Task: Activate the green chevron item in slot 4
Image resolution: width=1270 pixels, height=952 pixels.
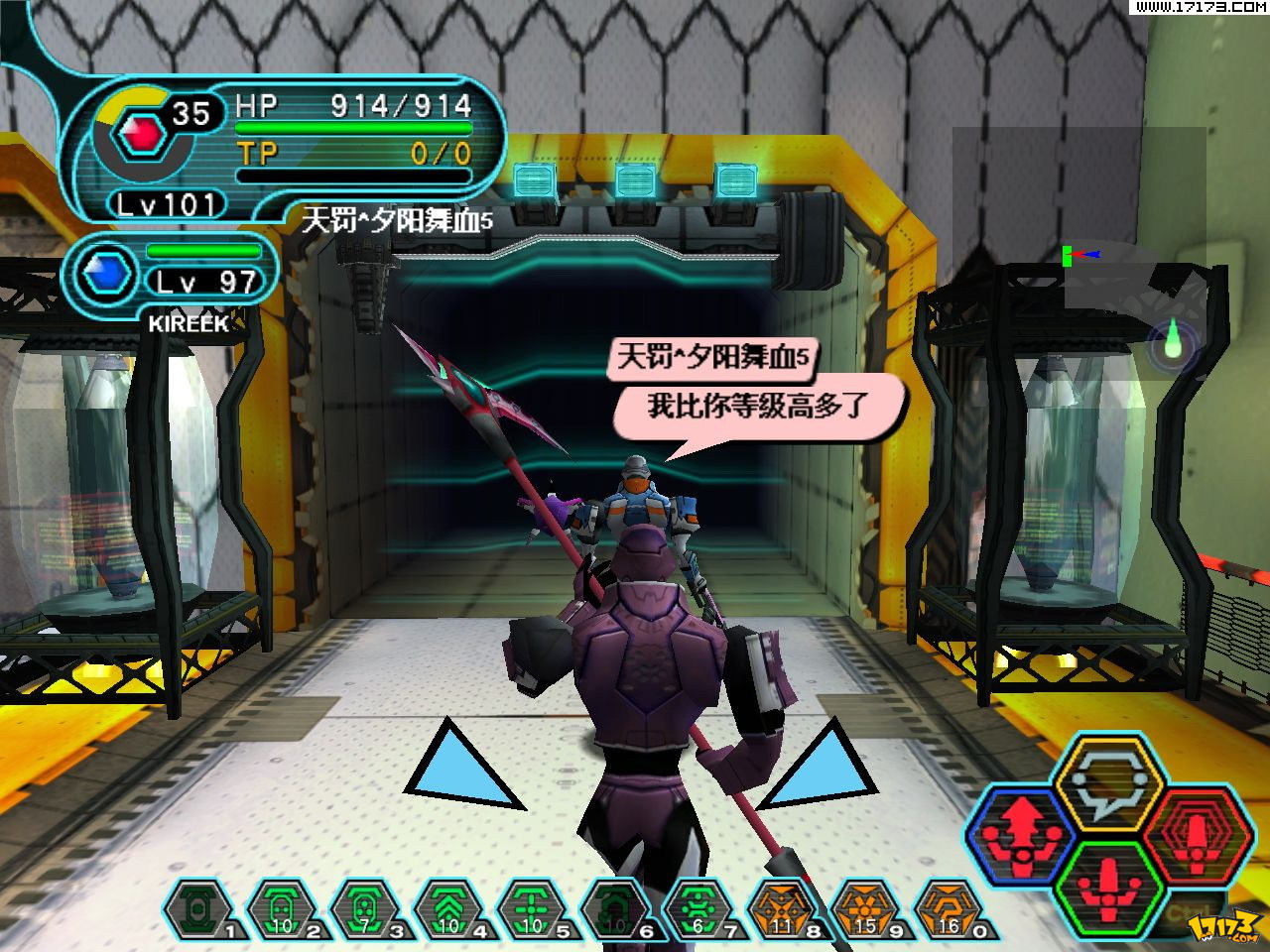Action: [x=446, y=909]
